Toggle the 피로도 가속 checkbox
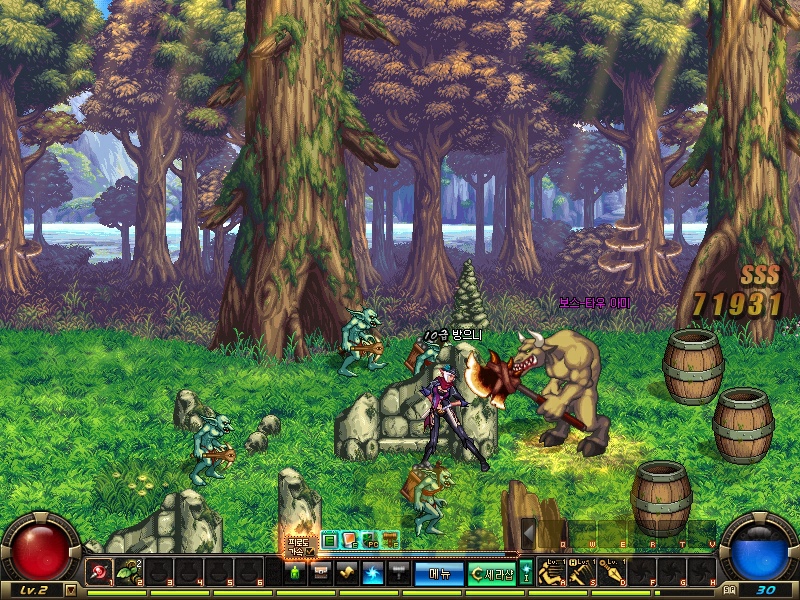Image resolution: width=800 pixels, height=600 pixels. tap(310, 551)
